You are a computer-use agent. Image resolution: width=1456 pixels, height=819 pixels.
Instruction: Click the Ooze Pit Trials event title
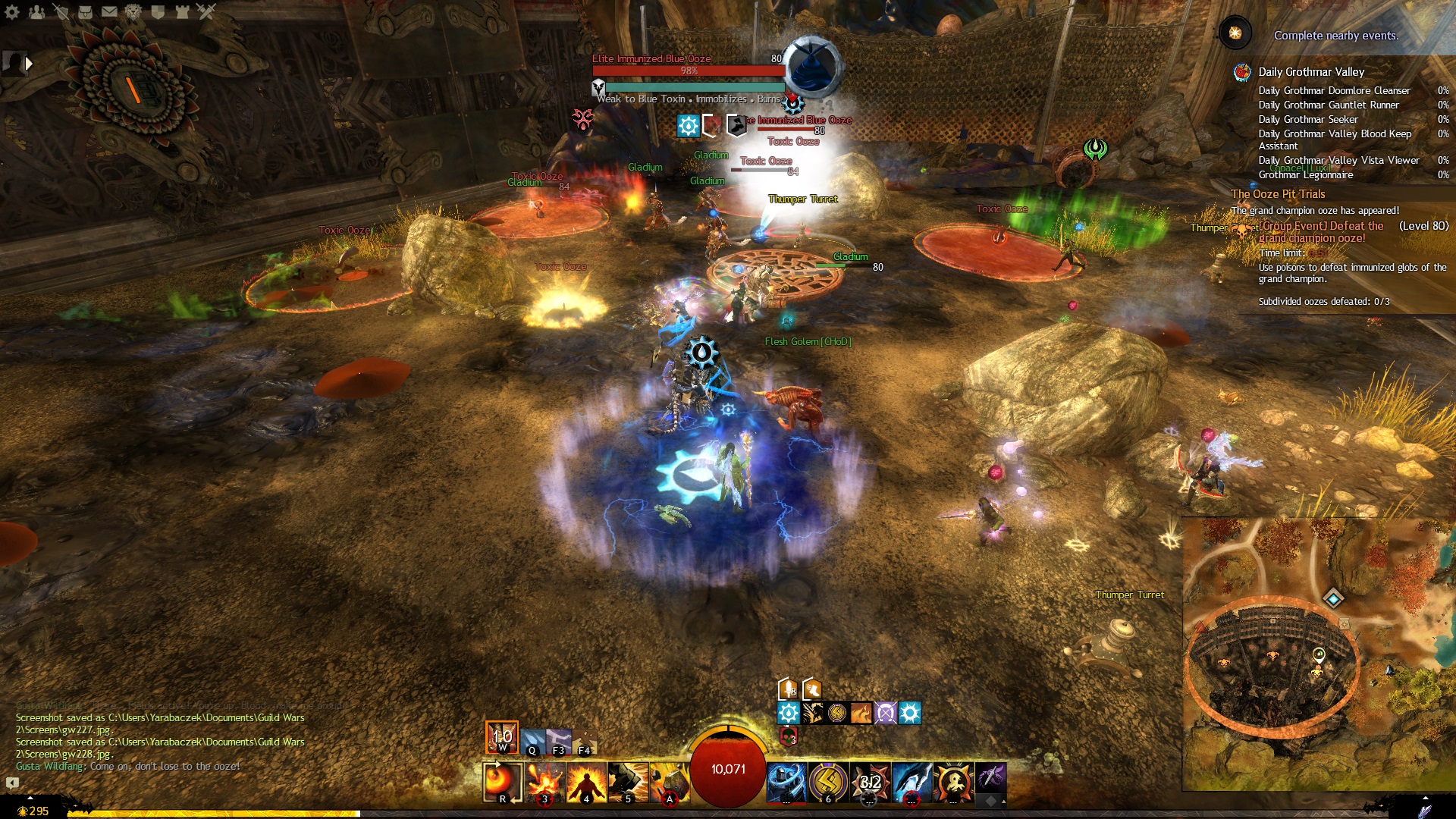tap(1278, 194)
